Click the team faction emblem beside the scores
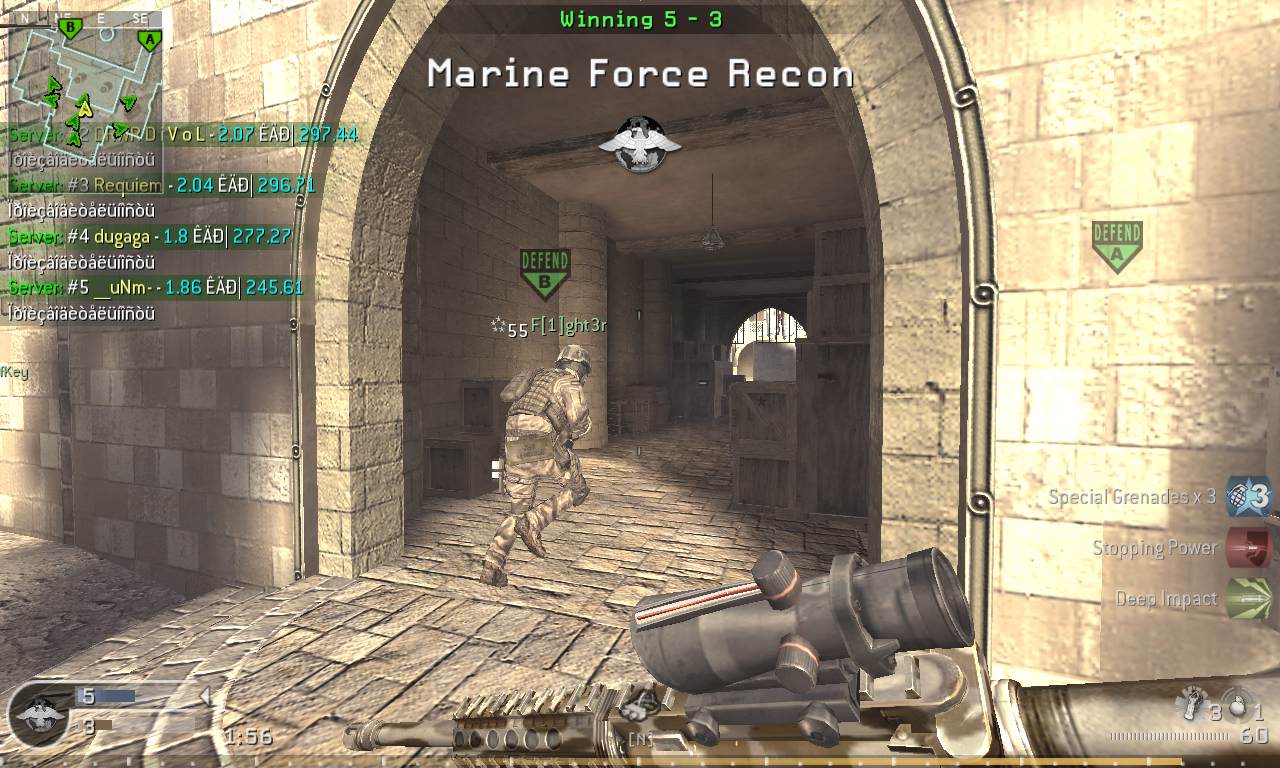This screenshot has width=1280, height=768. [x=39, y=716]
